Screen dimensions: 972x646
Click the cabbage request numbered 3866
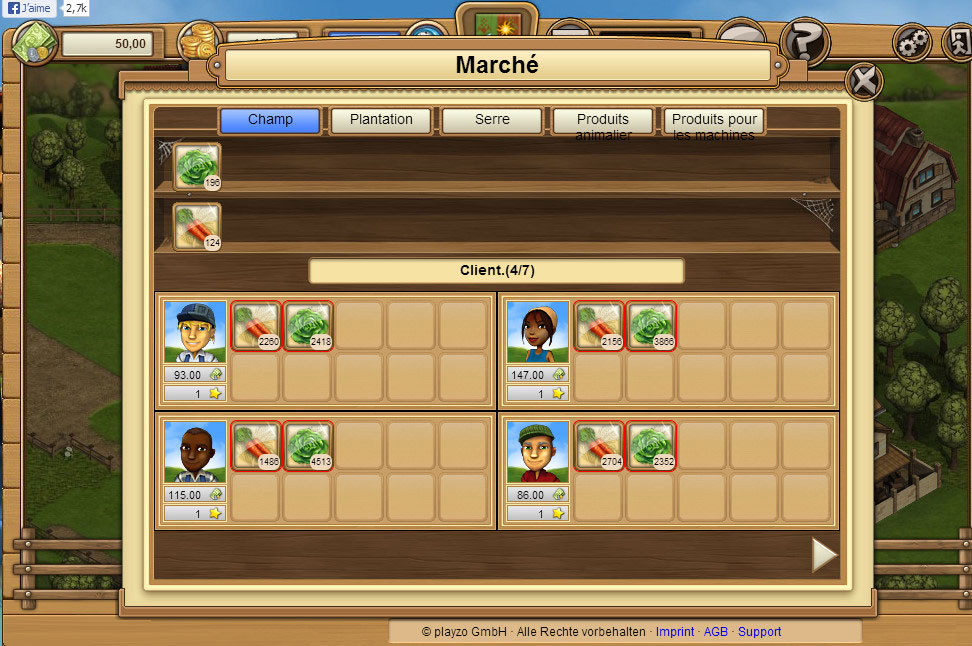tap(651, 325)
